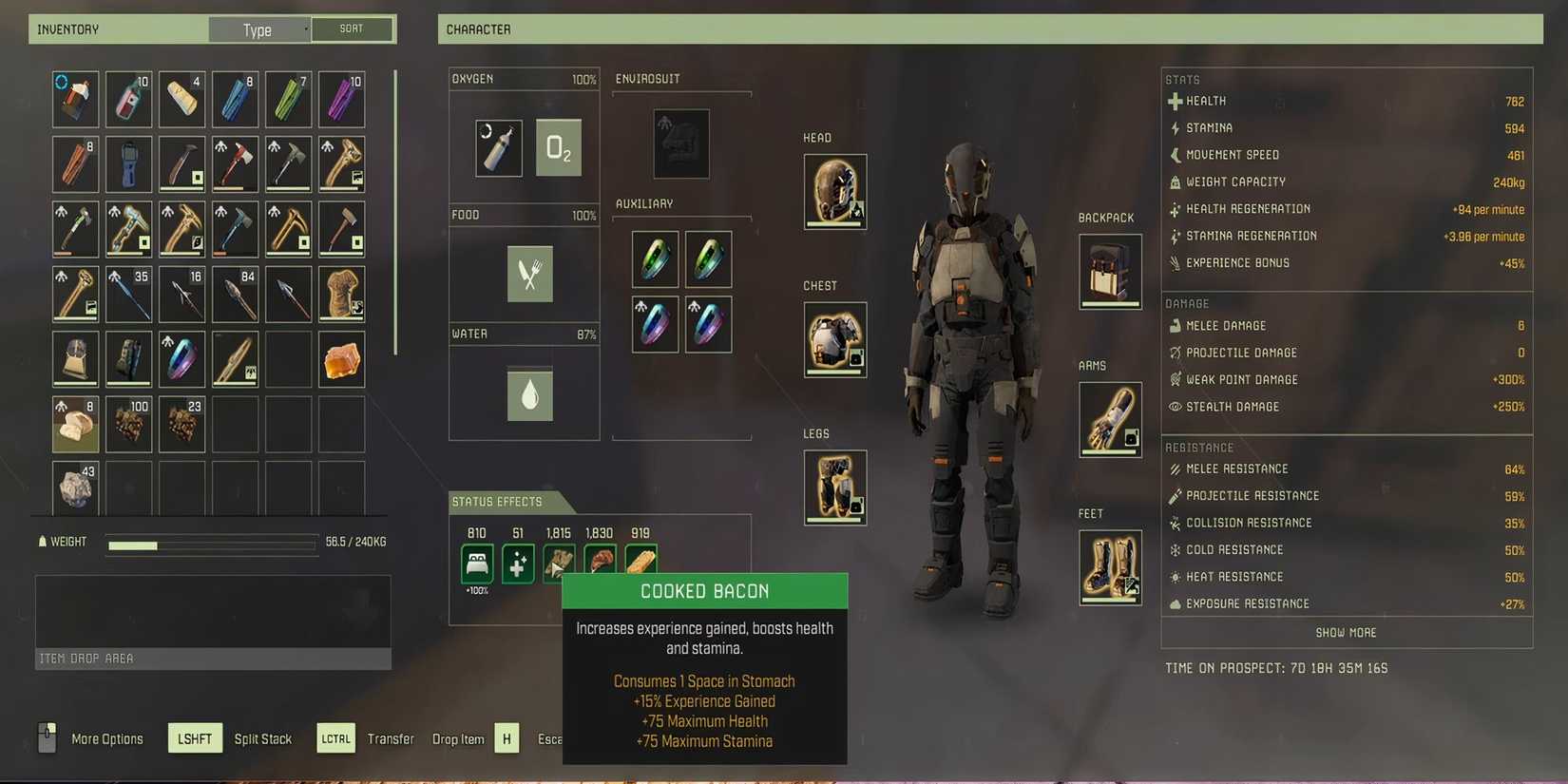Select the medical plus status effect icon

[x=518, y=563]
